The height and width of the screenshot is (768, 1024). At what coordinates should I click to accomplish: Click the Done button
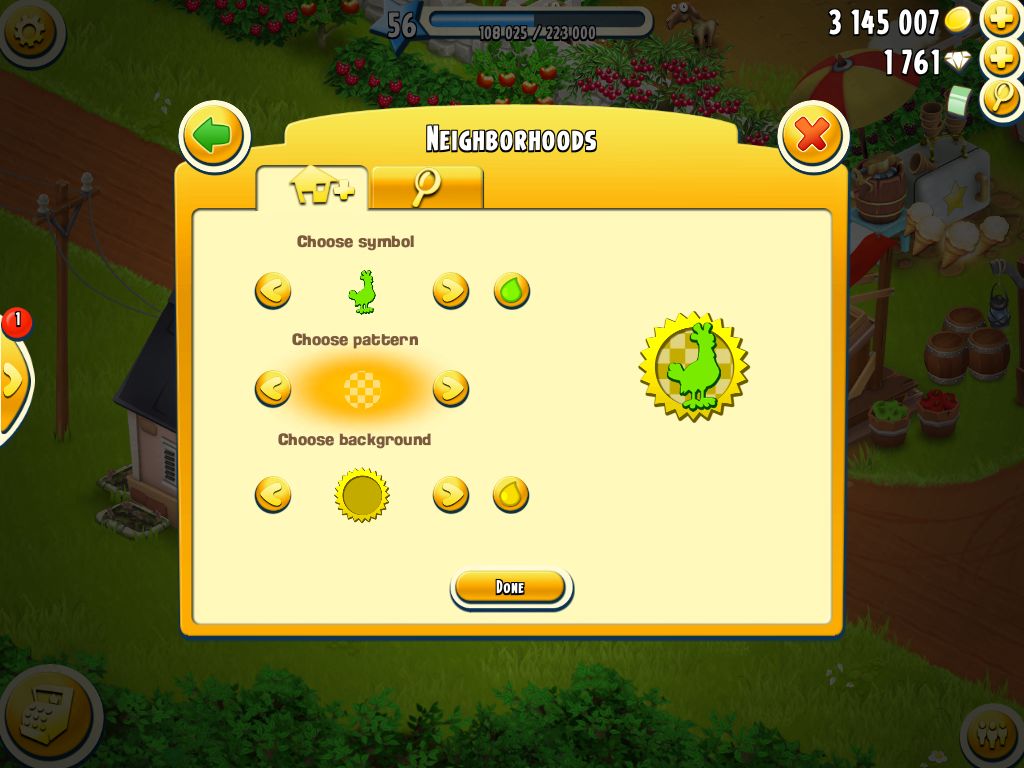tap(511, 587)
